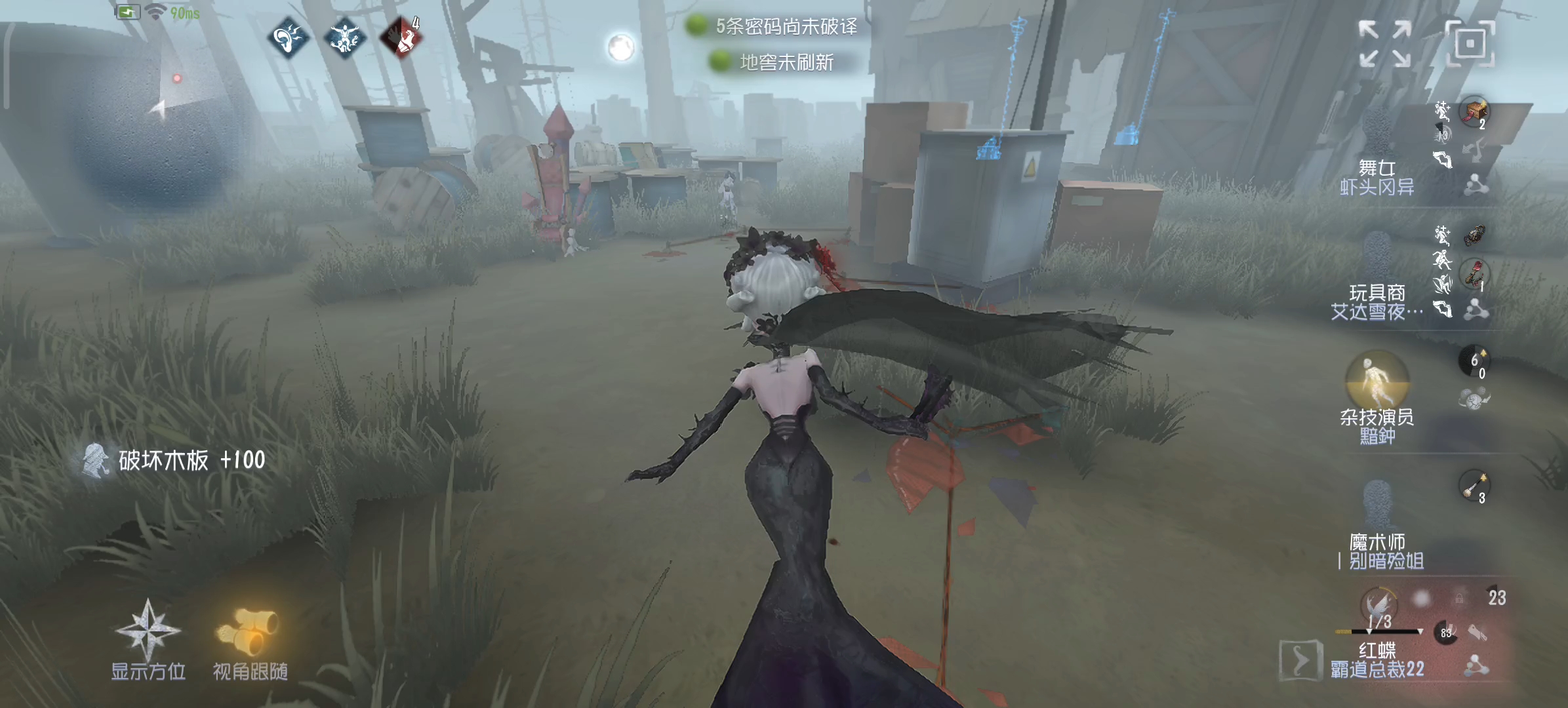1568x708 pixels.
Task: Expand view with the four-arrows icon
Action: (x=1384, y=43)
